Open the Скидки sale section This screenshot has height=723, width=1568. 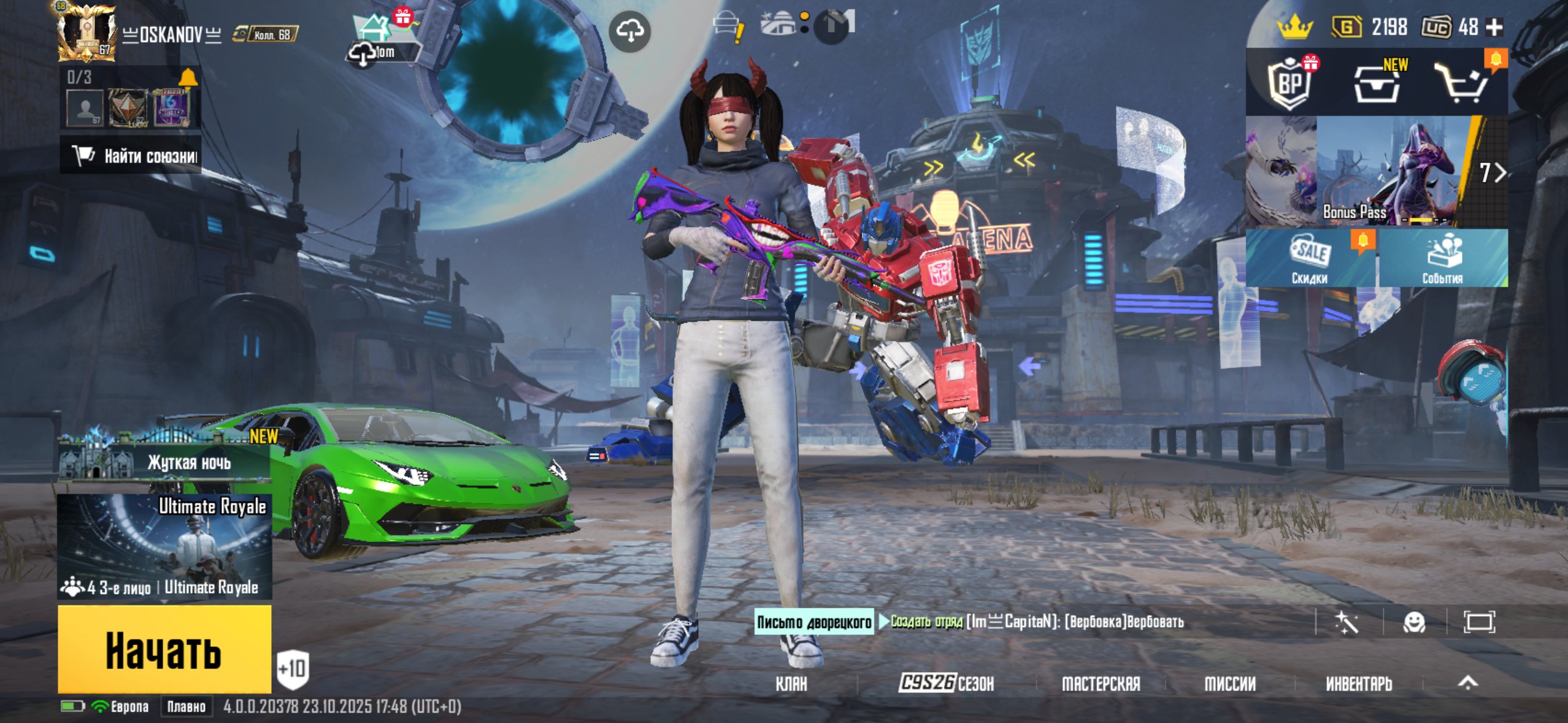1310,259
